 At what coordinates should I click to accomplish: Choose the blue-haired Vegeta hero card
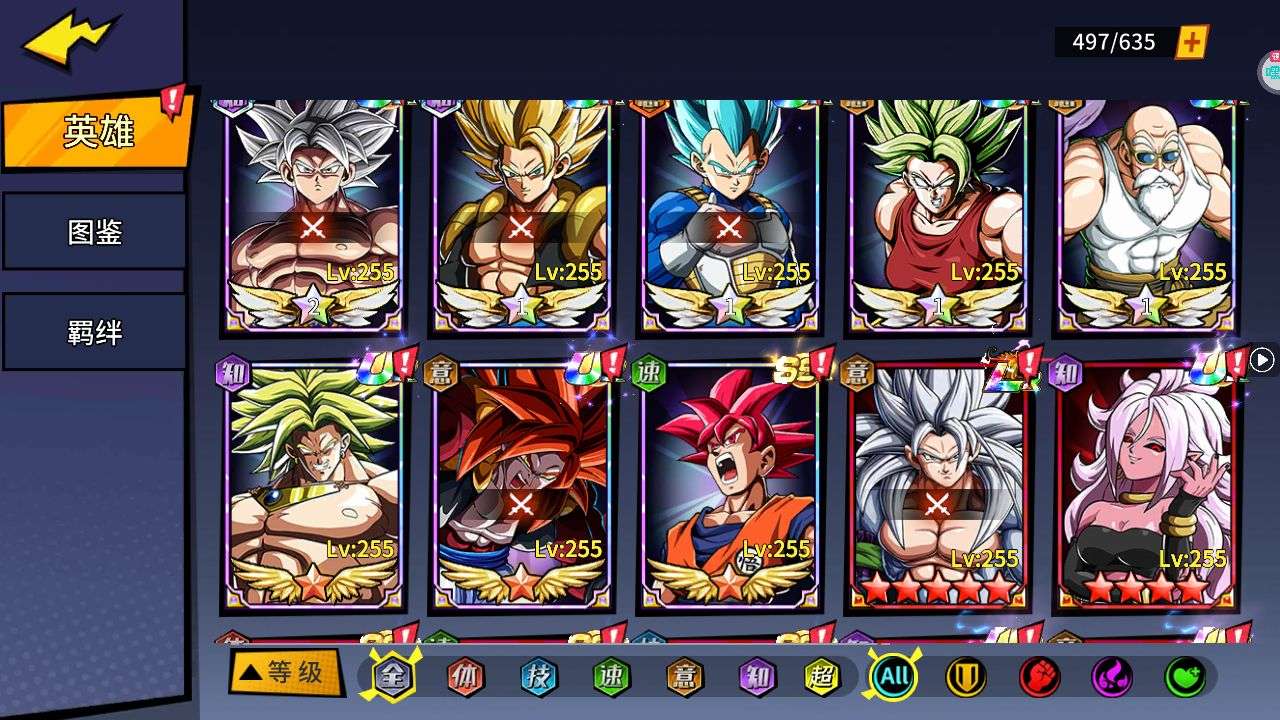[729, 215]
